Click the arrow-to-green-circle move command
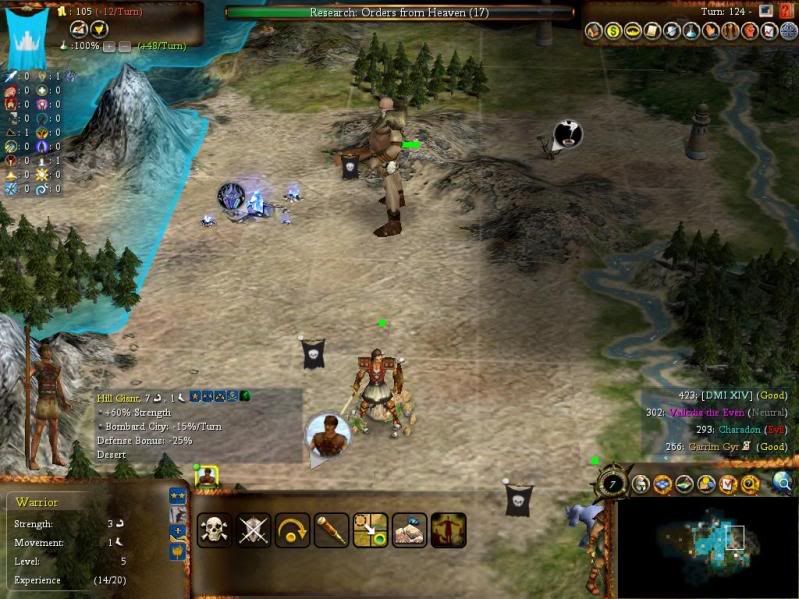799x599 pixels. pyautogui.click(x=370, y=529)
